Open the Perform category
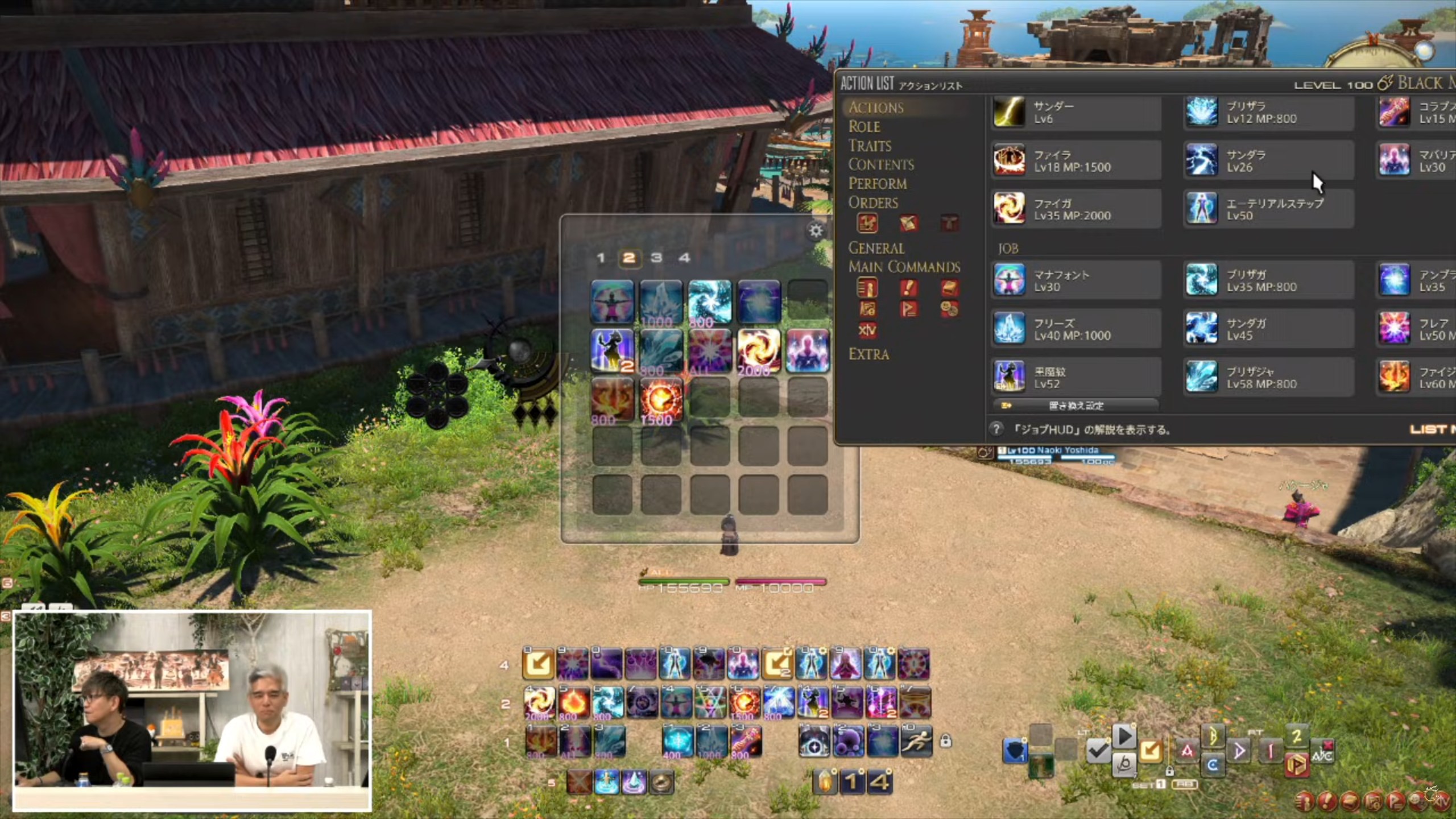The height and width of the screenshot is (819, 1456). tap(878, 183)
